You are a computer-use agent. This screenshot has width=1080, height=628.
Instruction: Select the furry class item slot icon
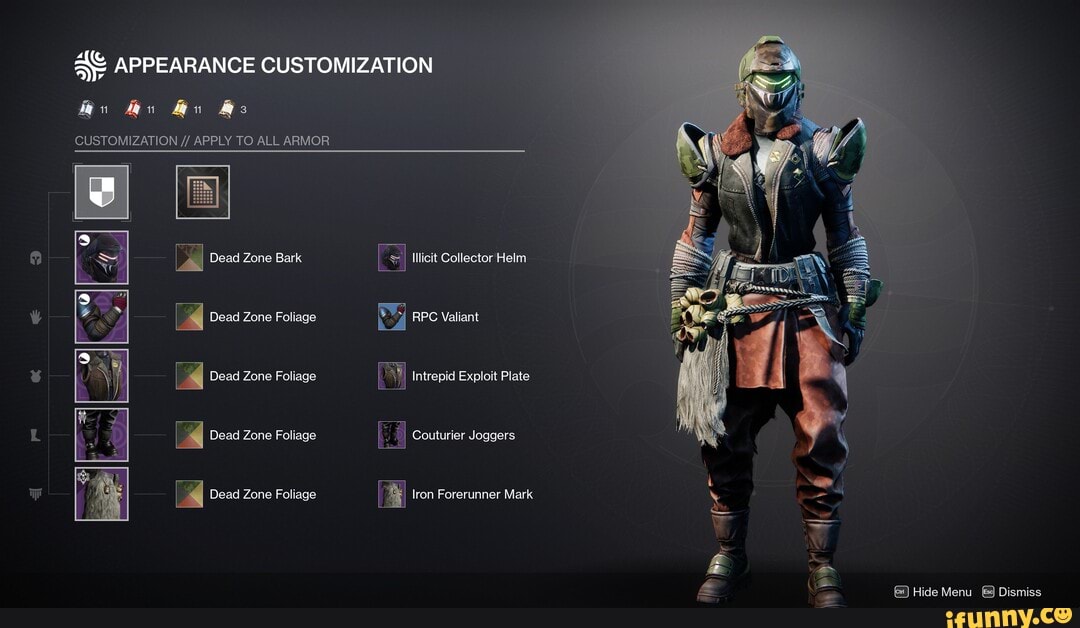[x=101, y=494]
